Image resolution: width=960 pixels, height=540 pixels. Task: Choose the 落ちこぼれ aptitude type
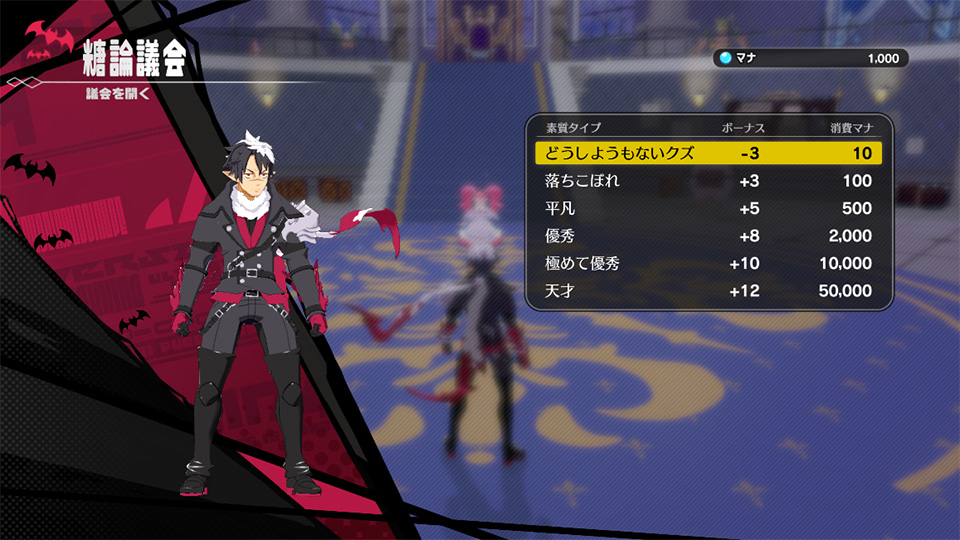click(708, 181)
